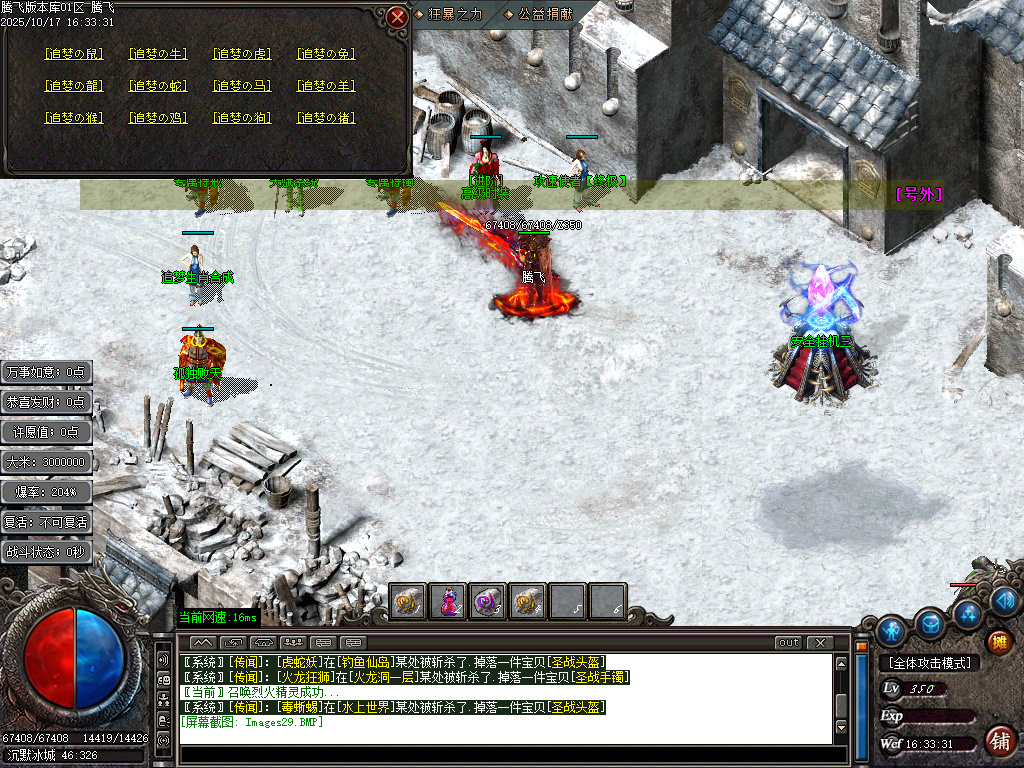1024x768 pixels.
Task: Click the orange 摊 stall button
Action: (998, 642)
